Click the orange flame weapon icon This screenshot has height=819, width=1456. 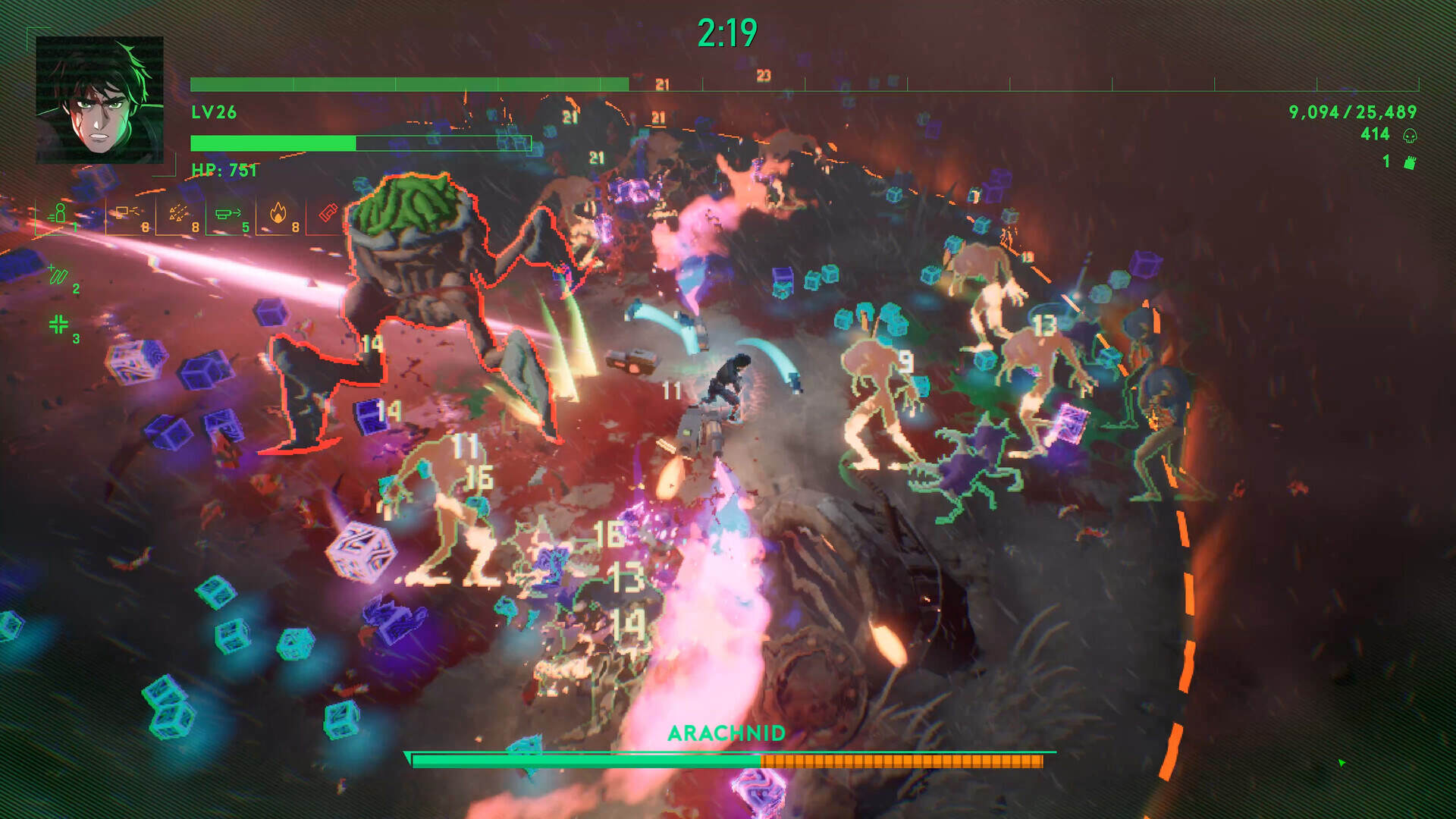[x=278, y=212]
